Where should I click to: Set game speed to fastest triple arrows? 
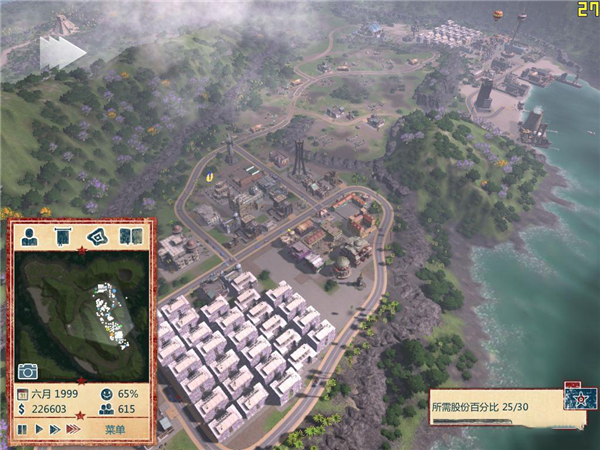click(72, 429)
